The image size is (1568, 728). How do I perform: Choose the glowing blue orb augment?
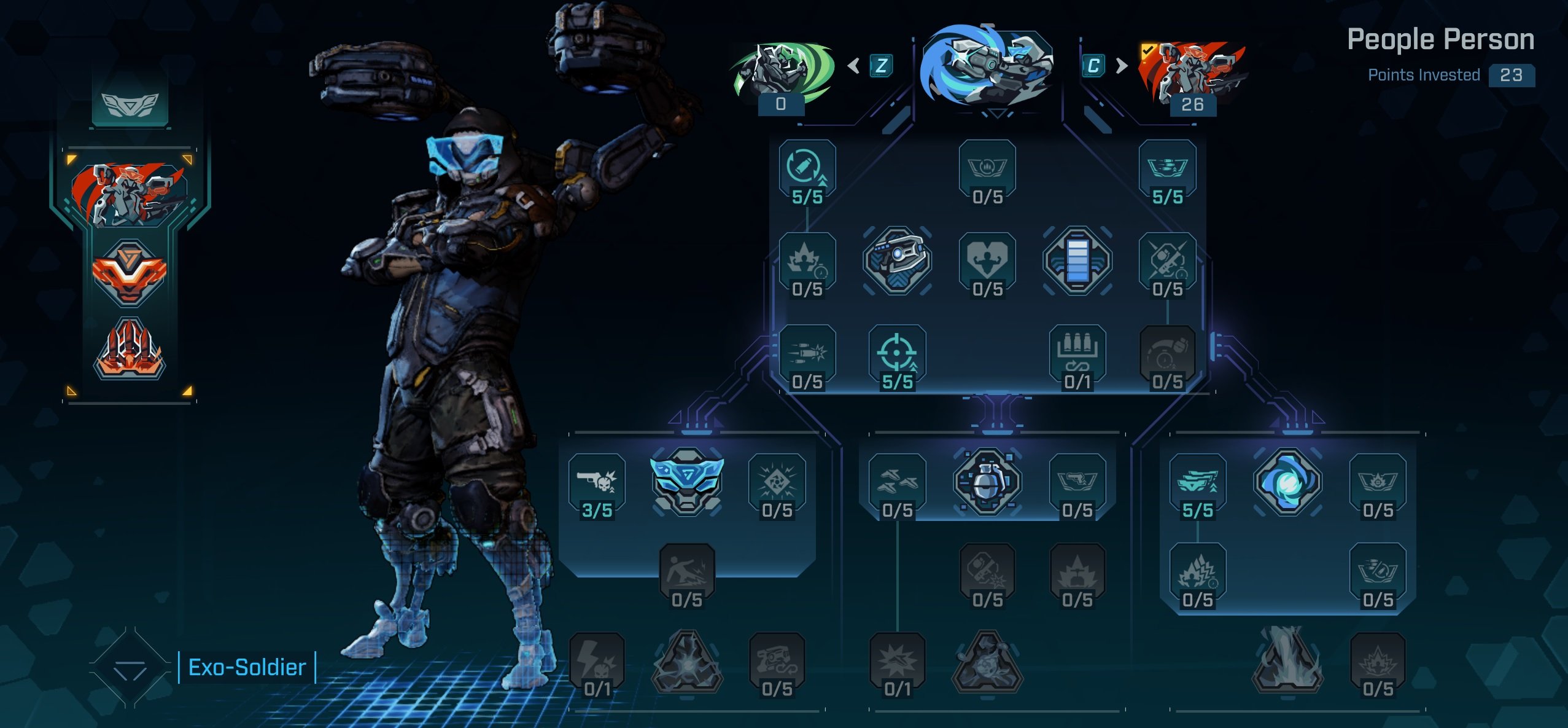click(1287, 482)
